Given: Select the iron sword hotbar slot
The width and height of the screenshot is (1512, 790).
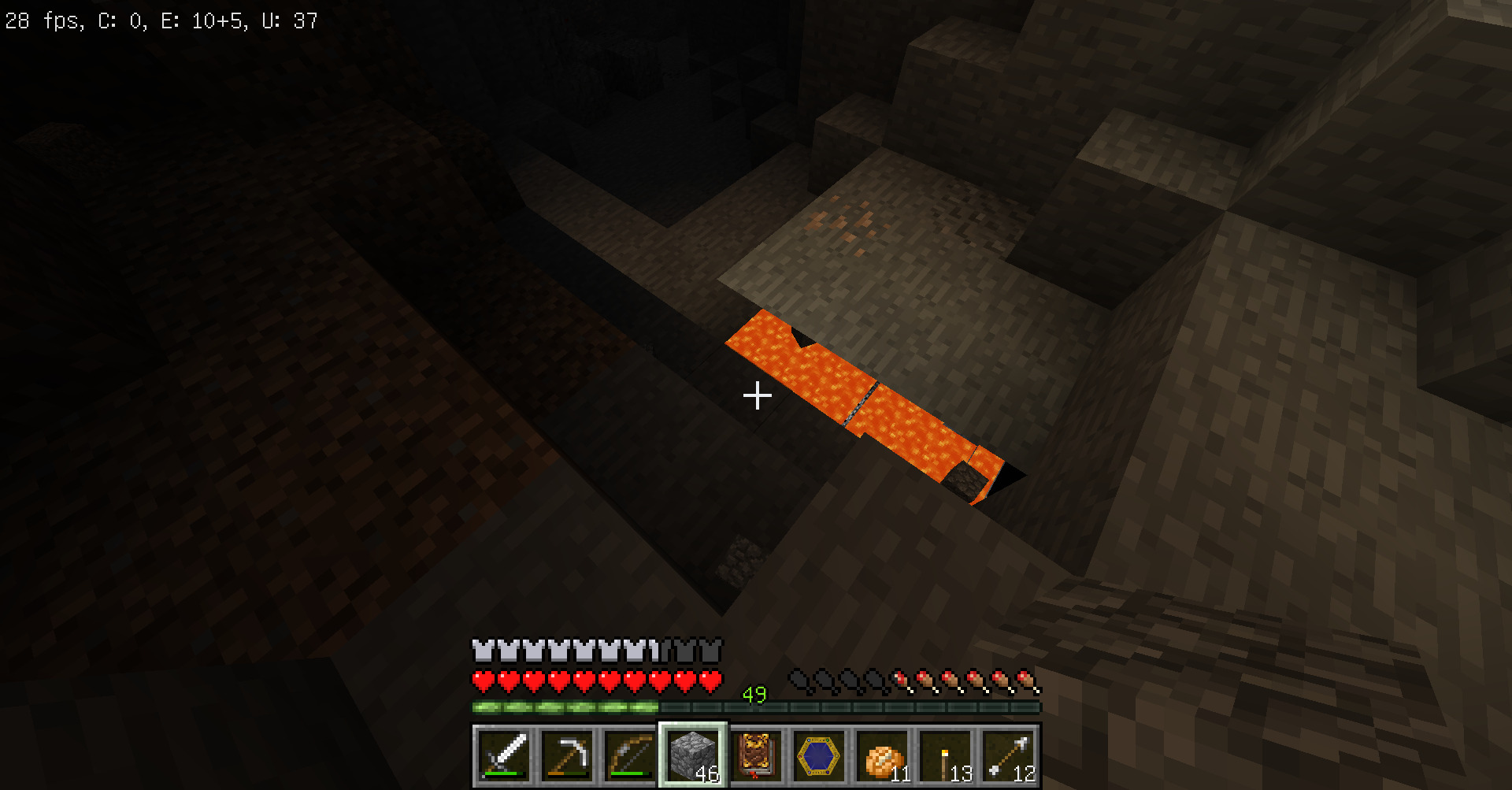Looking at the screenshot, I should pyautogui.click(x=504, y=755).
